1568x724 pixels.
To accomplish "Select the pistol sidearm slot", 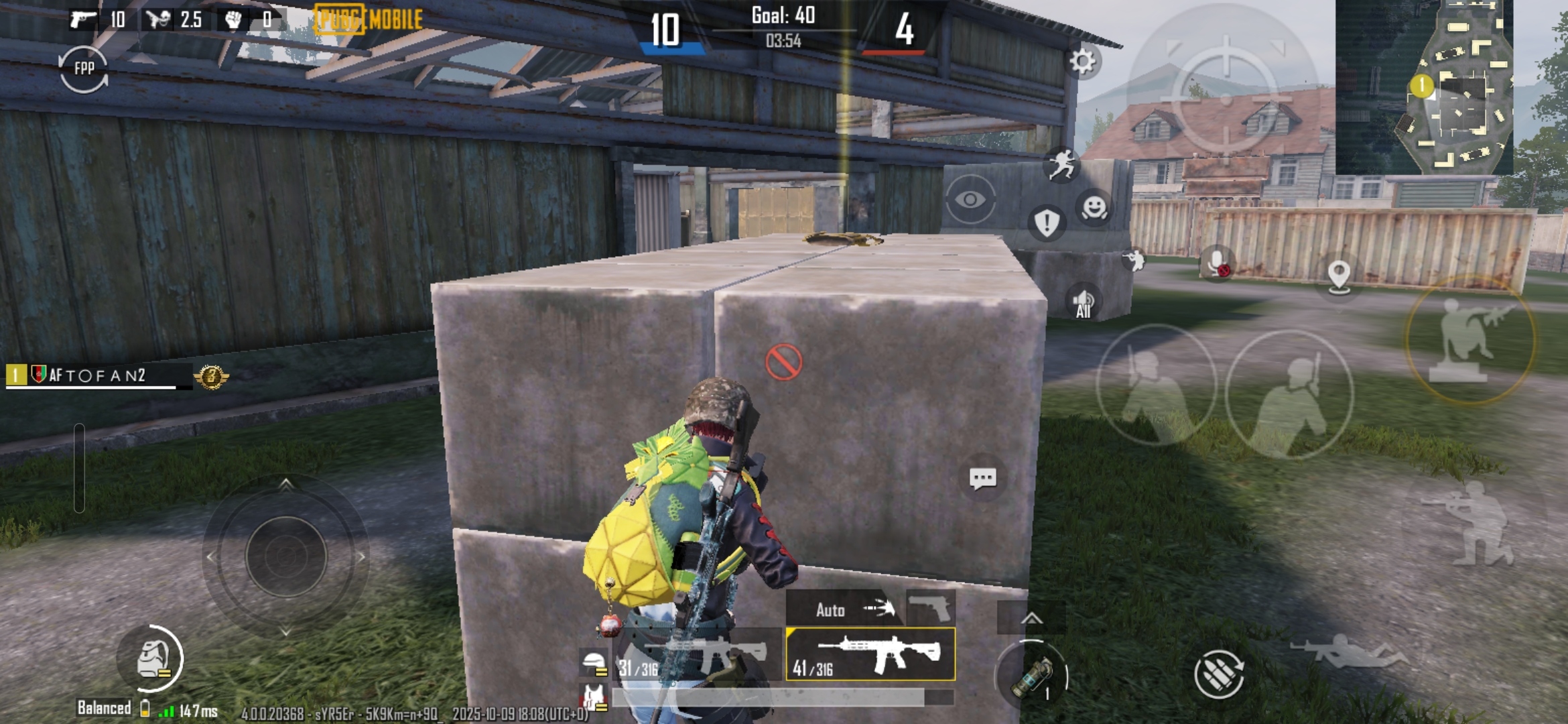I will pyautogui.click(x=931, y=607).
